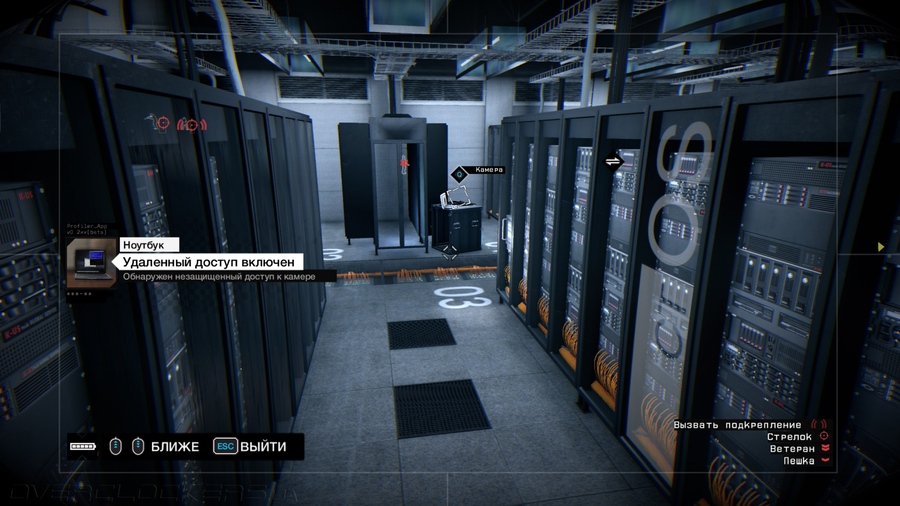Open the Ноутбук profiler thumbnail

(x=91, y=263)
